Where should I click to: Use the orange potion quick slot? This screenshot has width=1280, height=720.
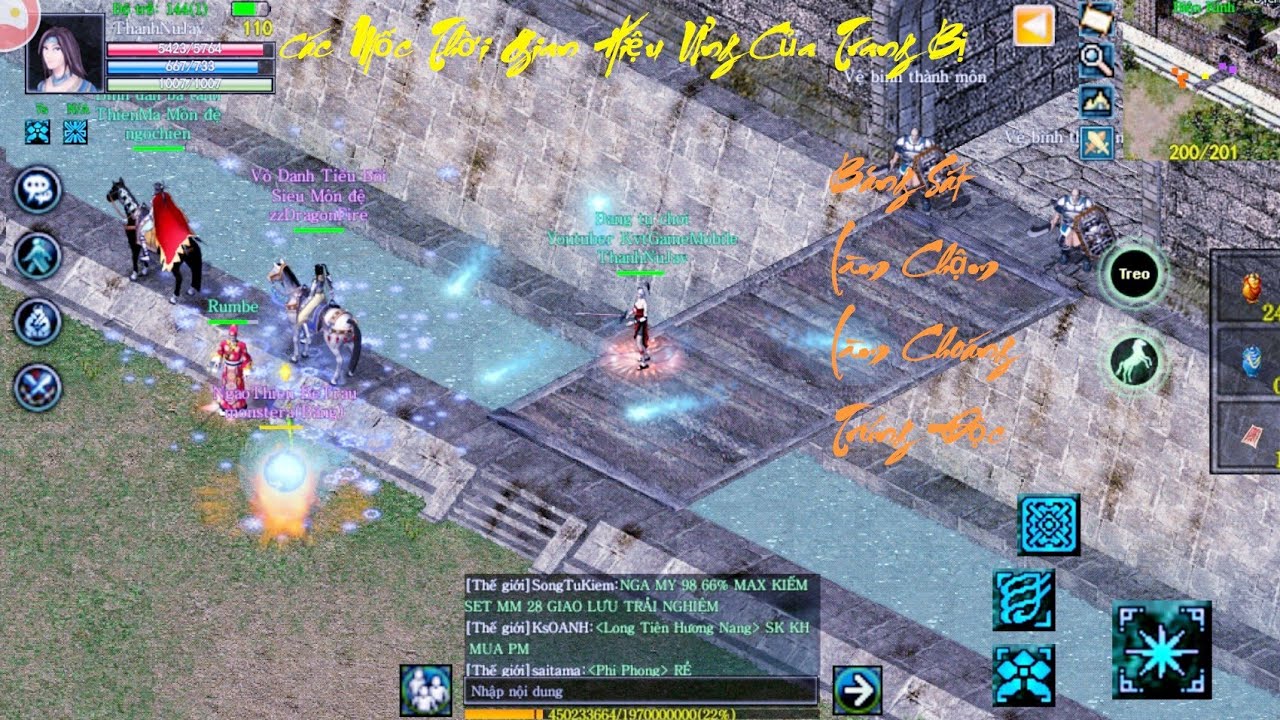(x=1251, y=287)
